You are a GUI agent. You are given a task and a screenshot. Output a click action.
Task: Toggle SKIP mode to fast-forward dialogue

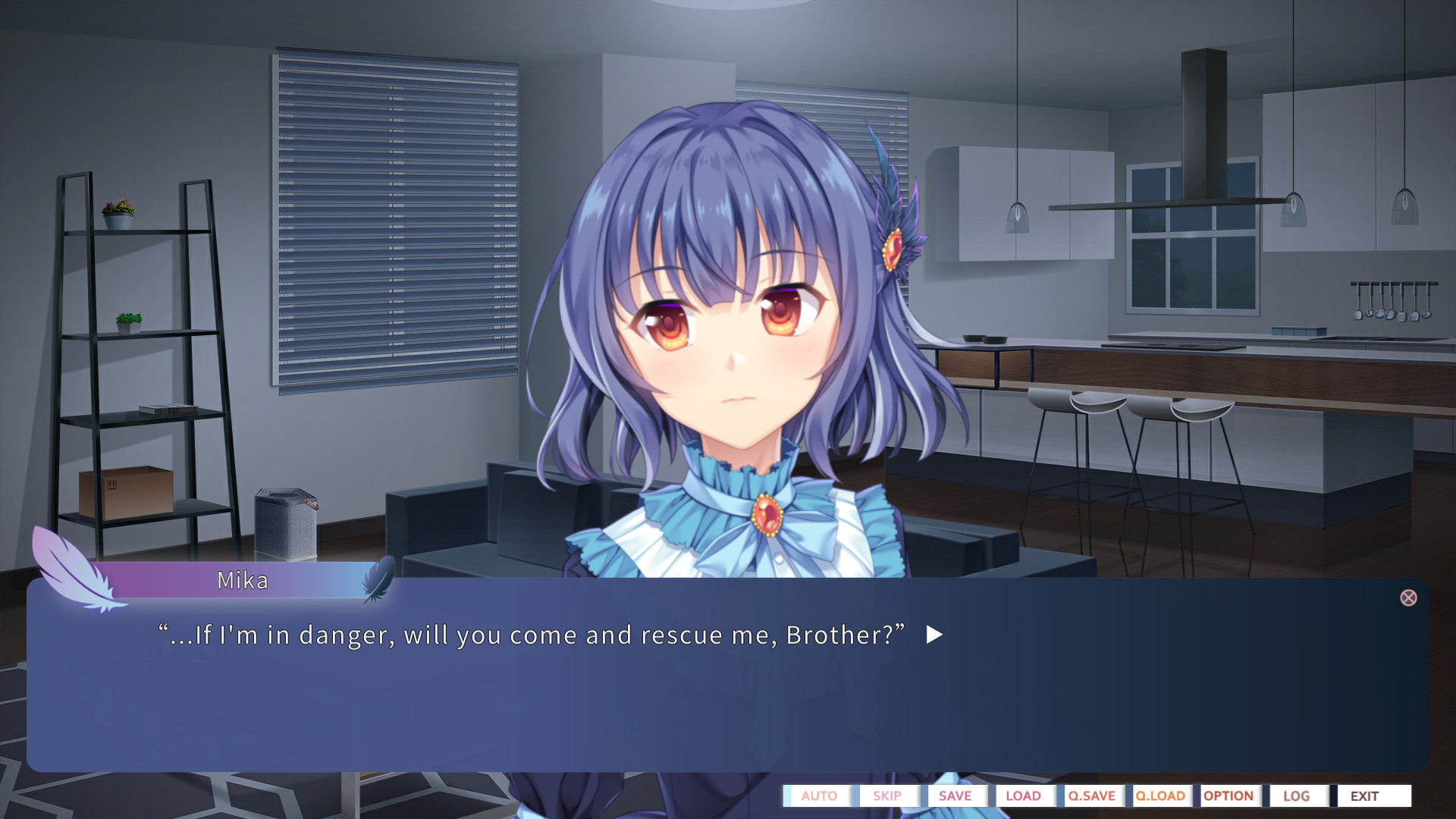[x=886, y=796]
